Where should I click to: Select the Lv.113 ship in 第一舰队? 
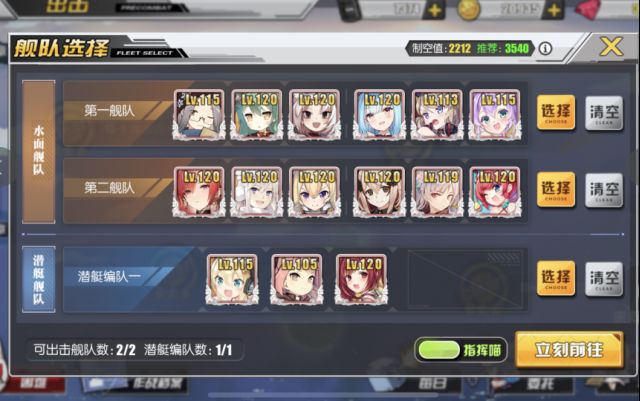click(x=437, y=113)
